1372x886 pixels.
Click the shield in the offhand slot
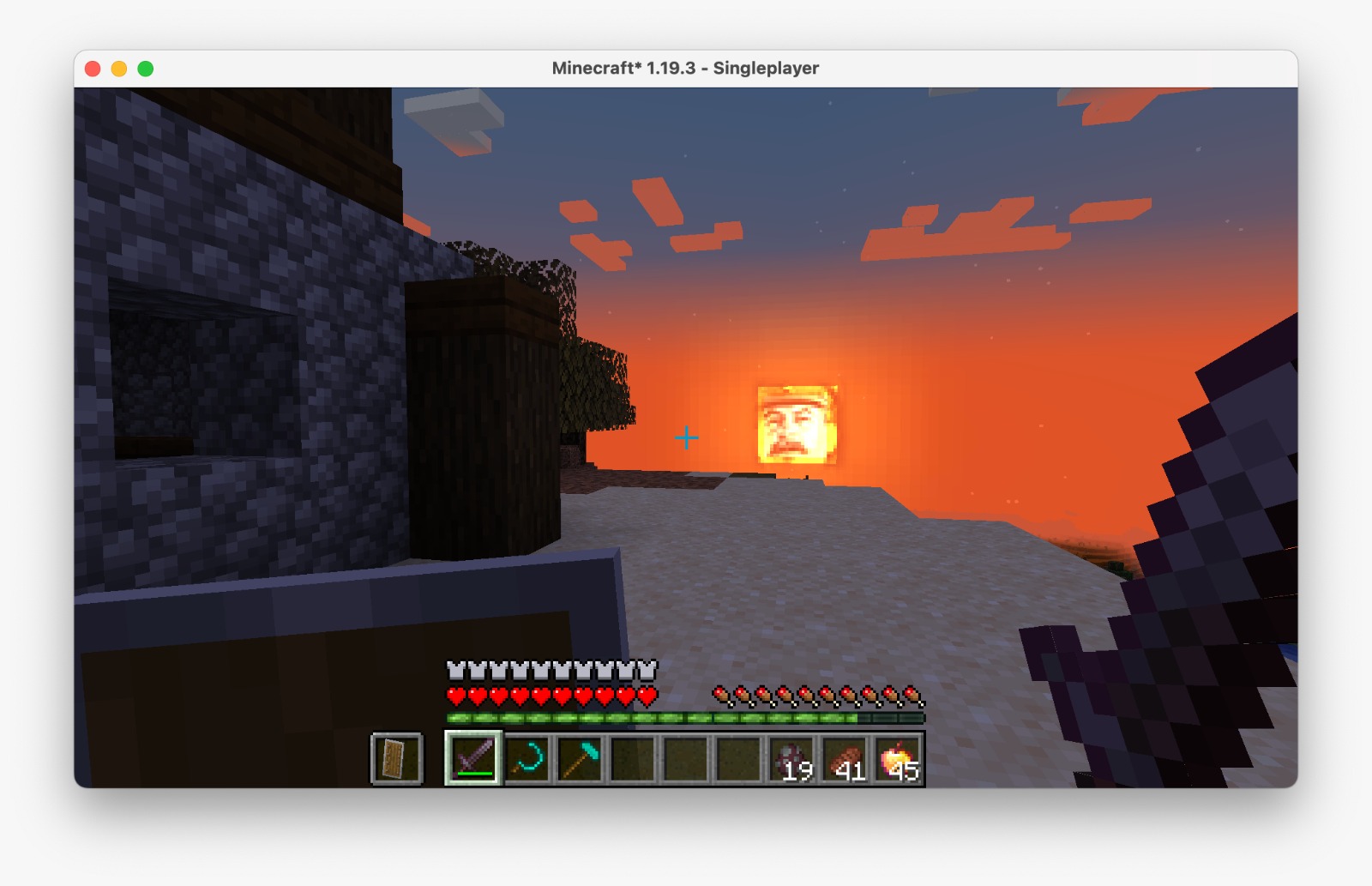point(395,758)
